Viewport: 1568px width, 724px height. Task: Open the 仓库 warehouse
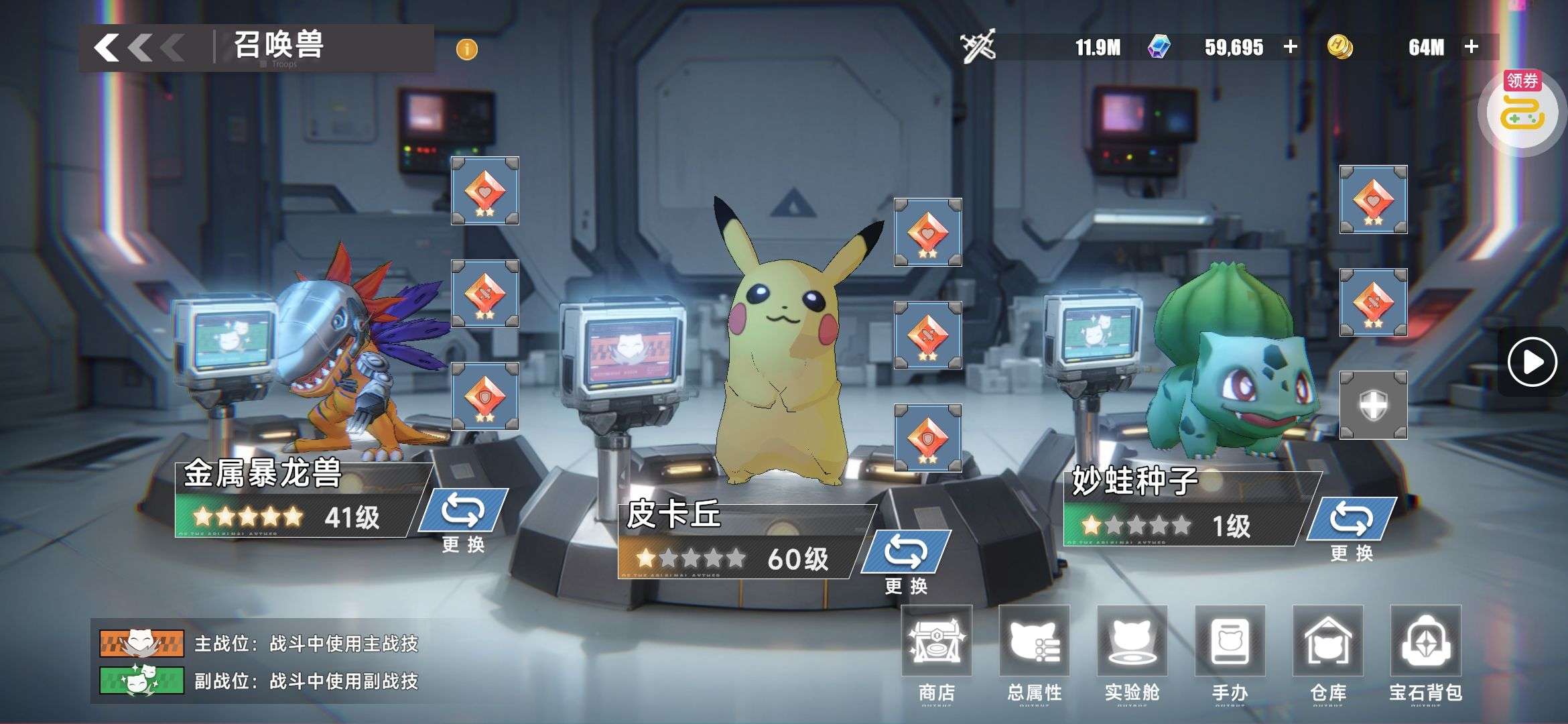(1327, 652)
